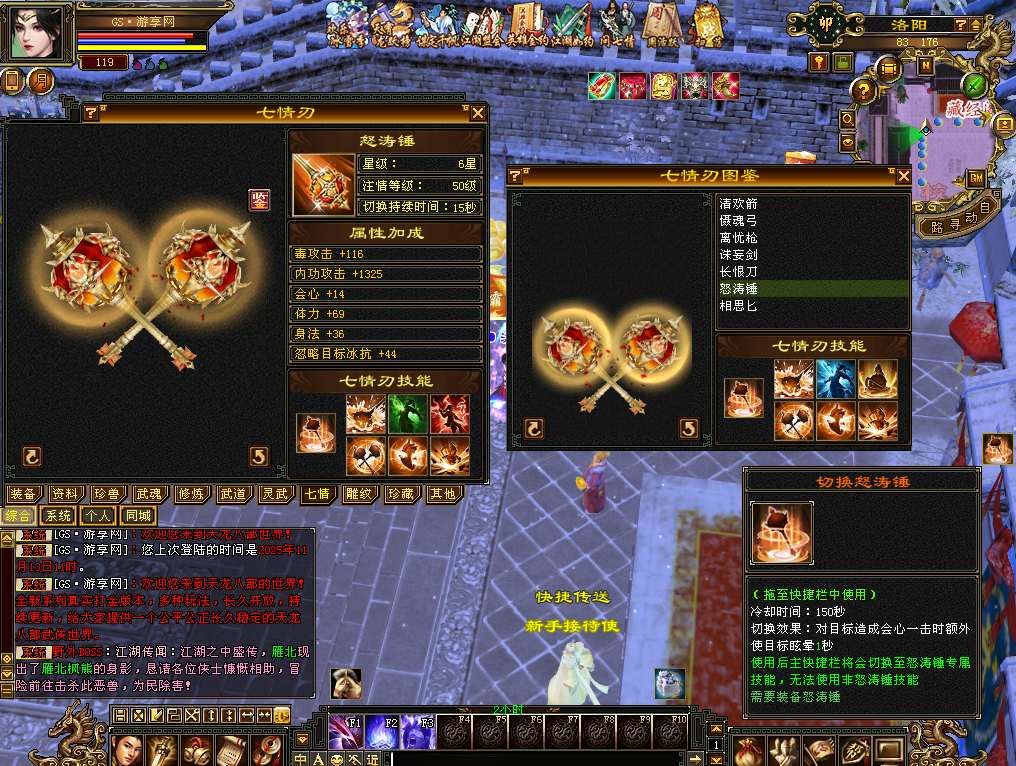Open the 武魂 tab
The width and height of the screenshot is (1016, 766).
[148, 494]
